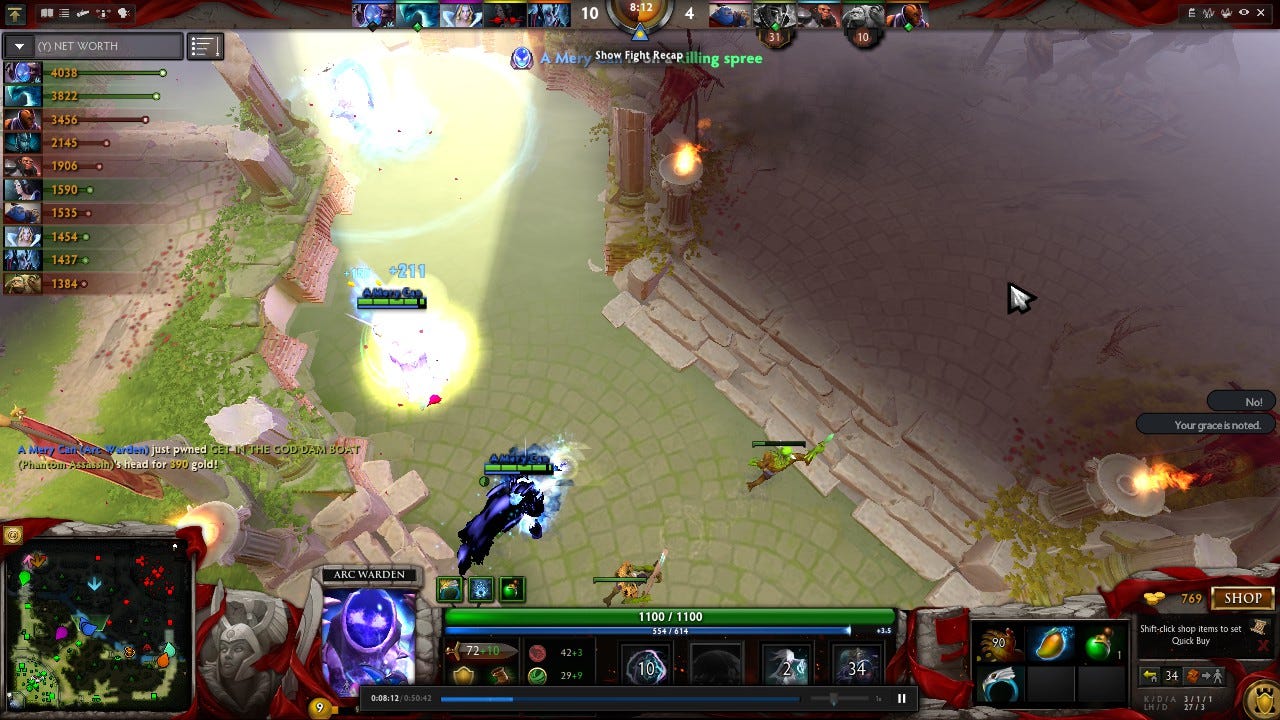Activate the ability showing a 34 cooldown

pyautogui.click(x=857, y=667)
